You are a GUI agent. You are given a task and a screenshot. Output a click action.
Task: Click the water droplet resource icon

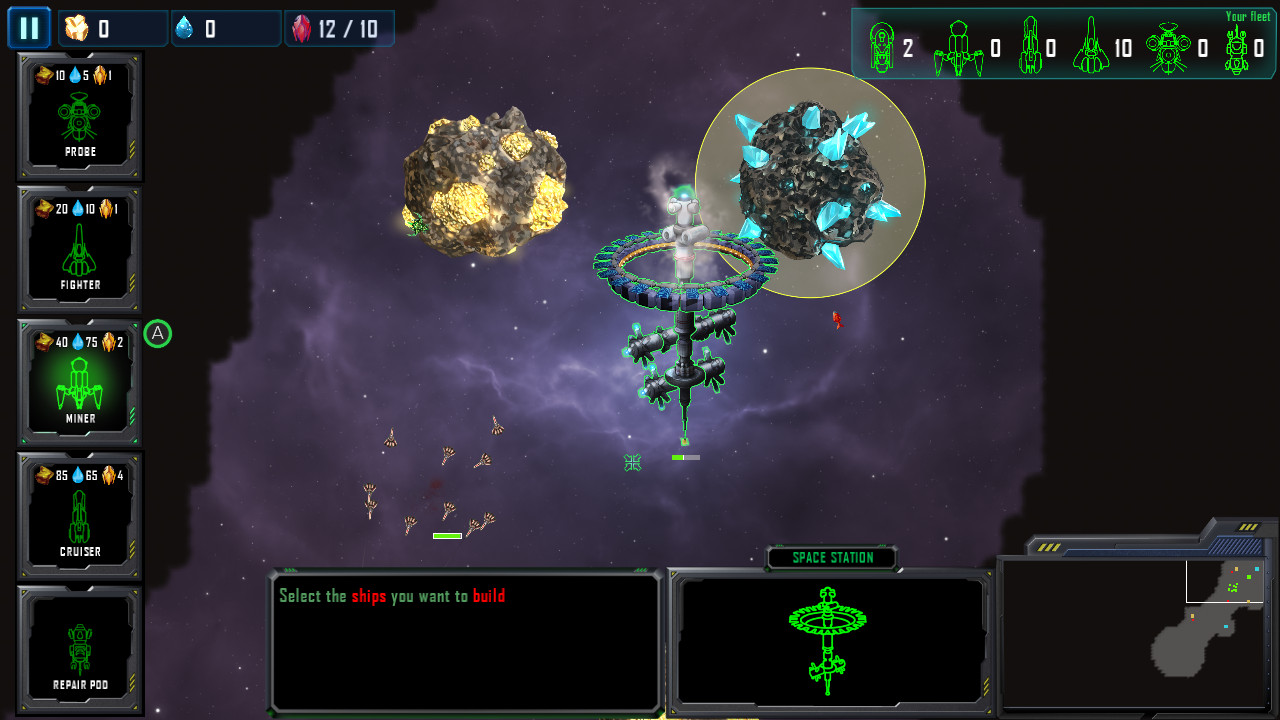pos(185,27)
